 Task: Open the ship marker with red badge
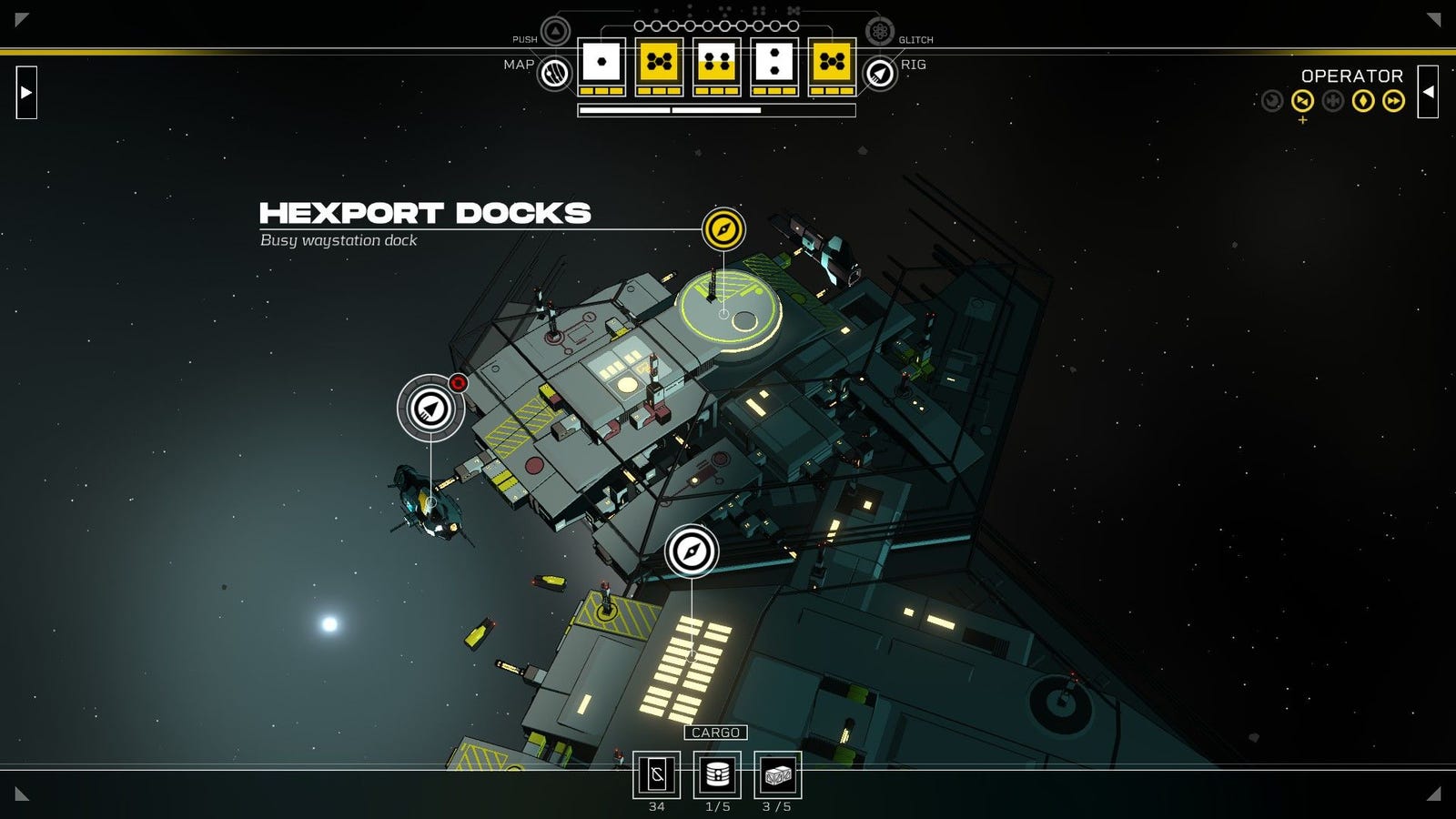tap(430, 409)
